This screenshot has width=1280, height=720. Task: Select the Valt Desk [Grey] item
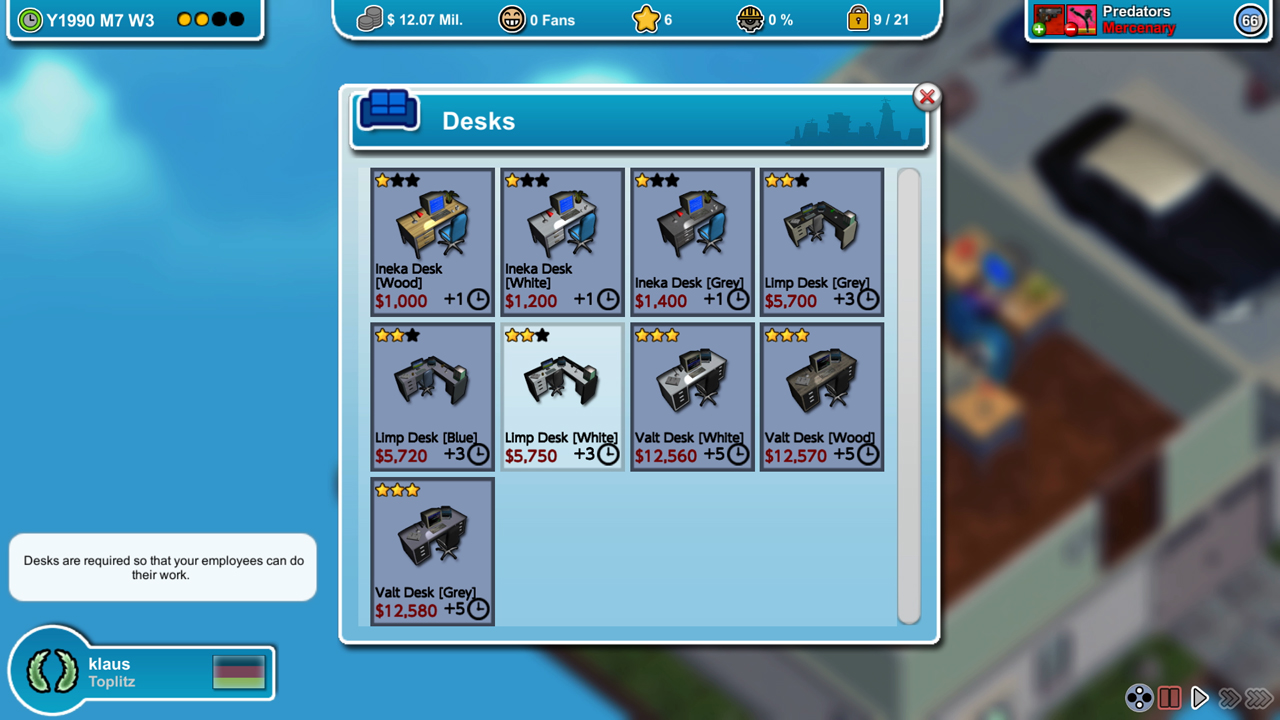tap(432, 550)
